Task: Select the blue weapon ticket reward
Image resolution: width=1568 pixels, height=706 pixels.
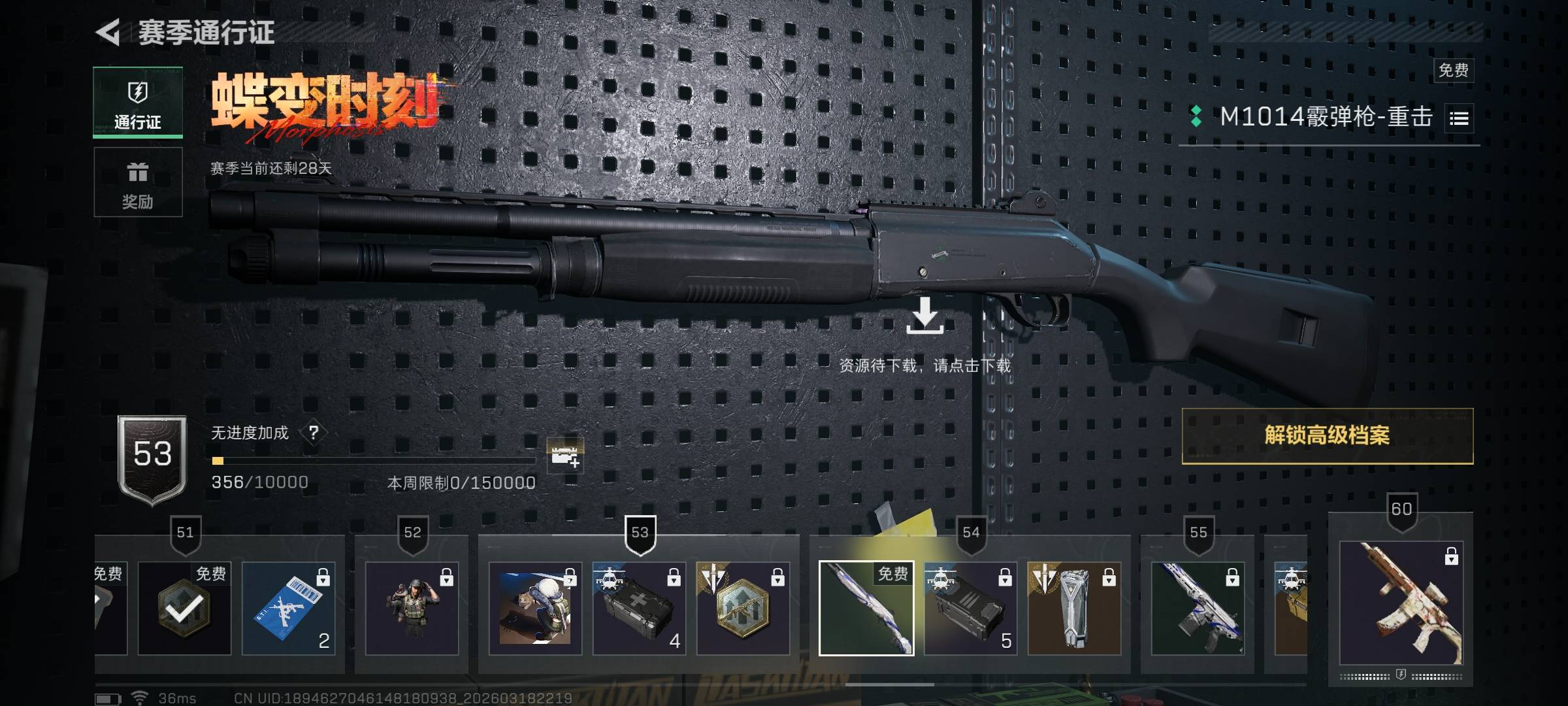Action: coord(288,609)
